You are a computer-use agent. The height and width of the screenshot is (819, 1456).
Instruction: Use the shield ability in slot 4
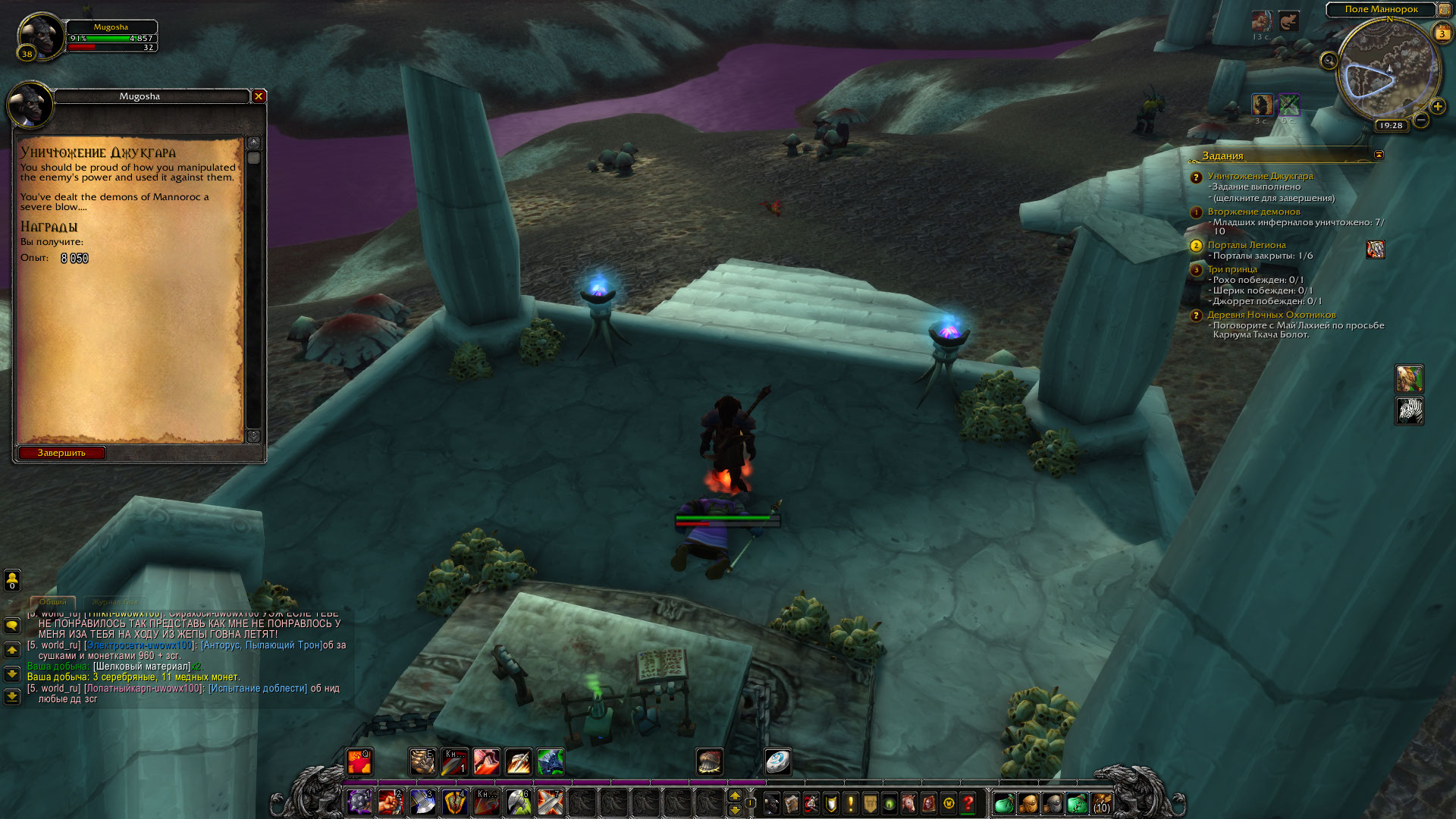454,802
